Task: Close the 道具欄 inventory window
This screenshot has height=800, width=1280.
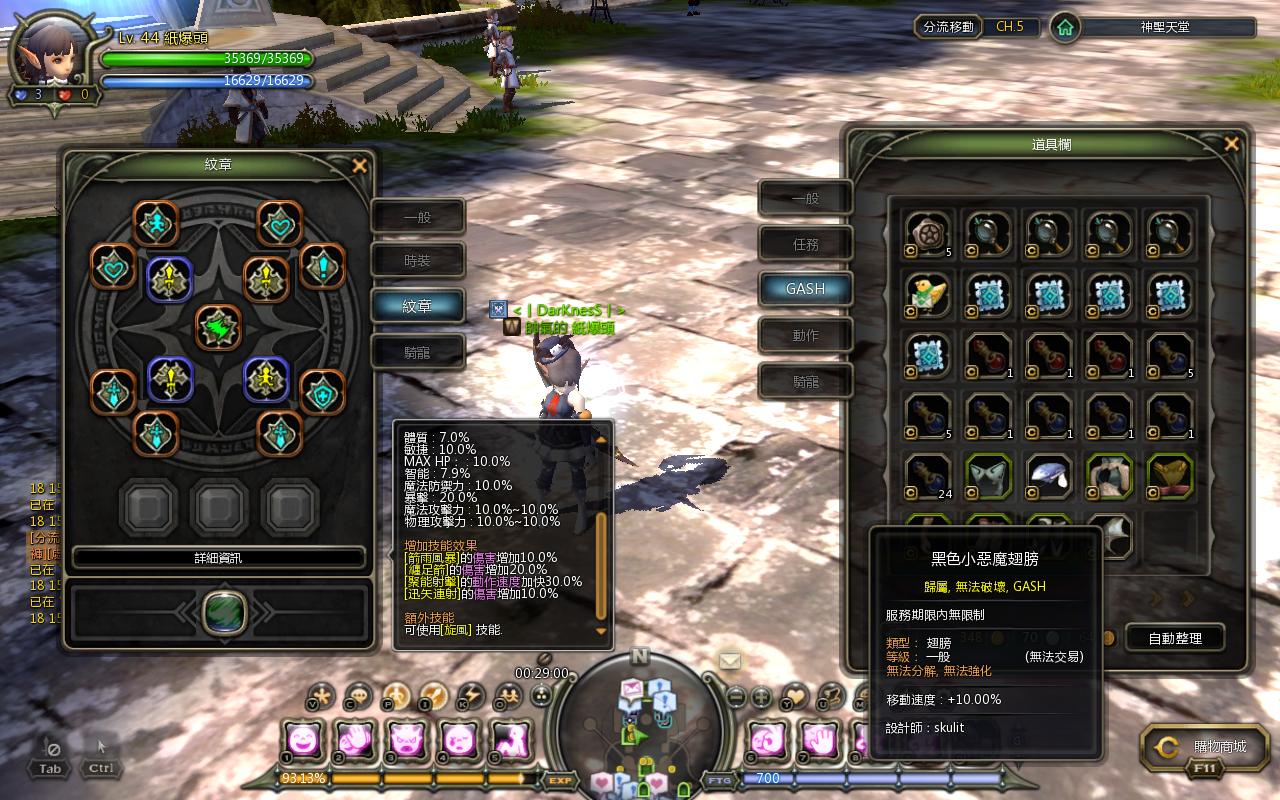Action: coord(1231,144)
